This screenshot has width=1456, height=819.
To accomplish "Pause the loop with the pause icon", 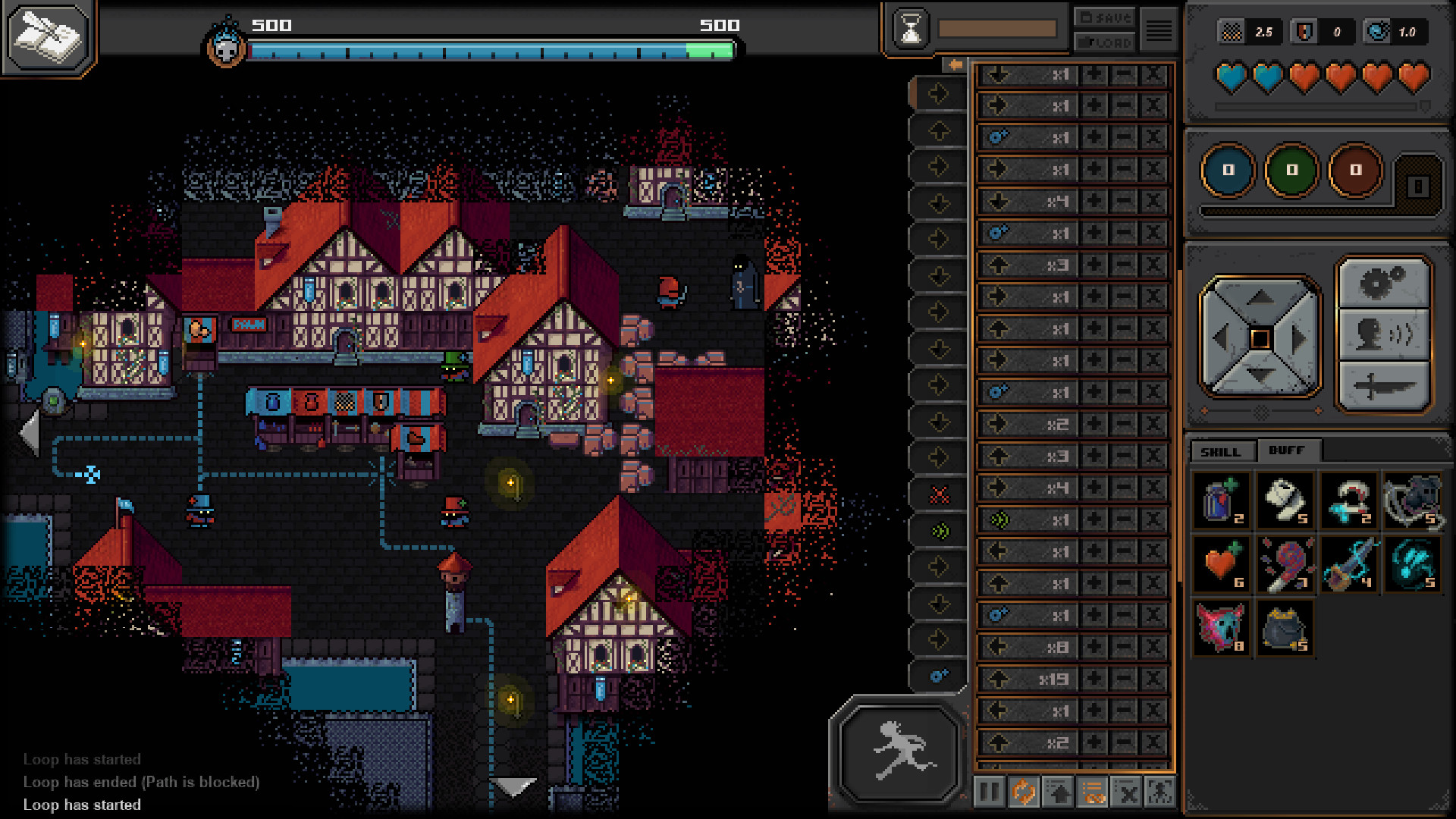I will click(988, 791).
